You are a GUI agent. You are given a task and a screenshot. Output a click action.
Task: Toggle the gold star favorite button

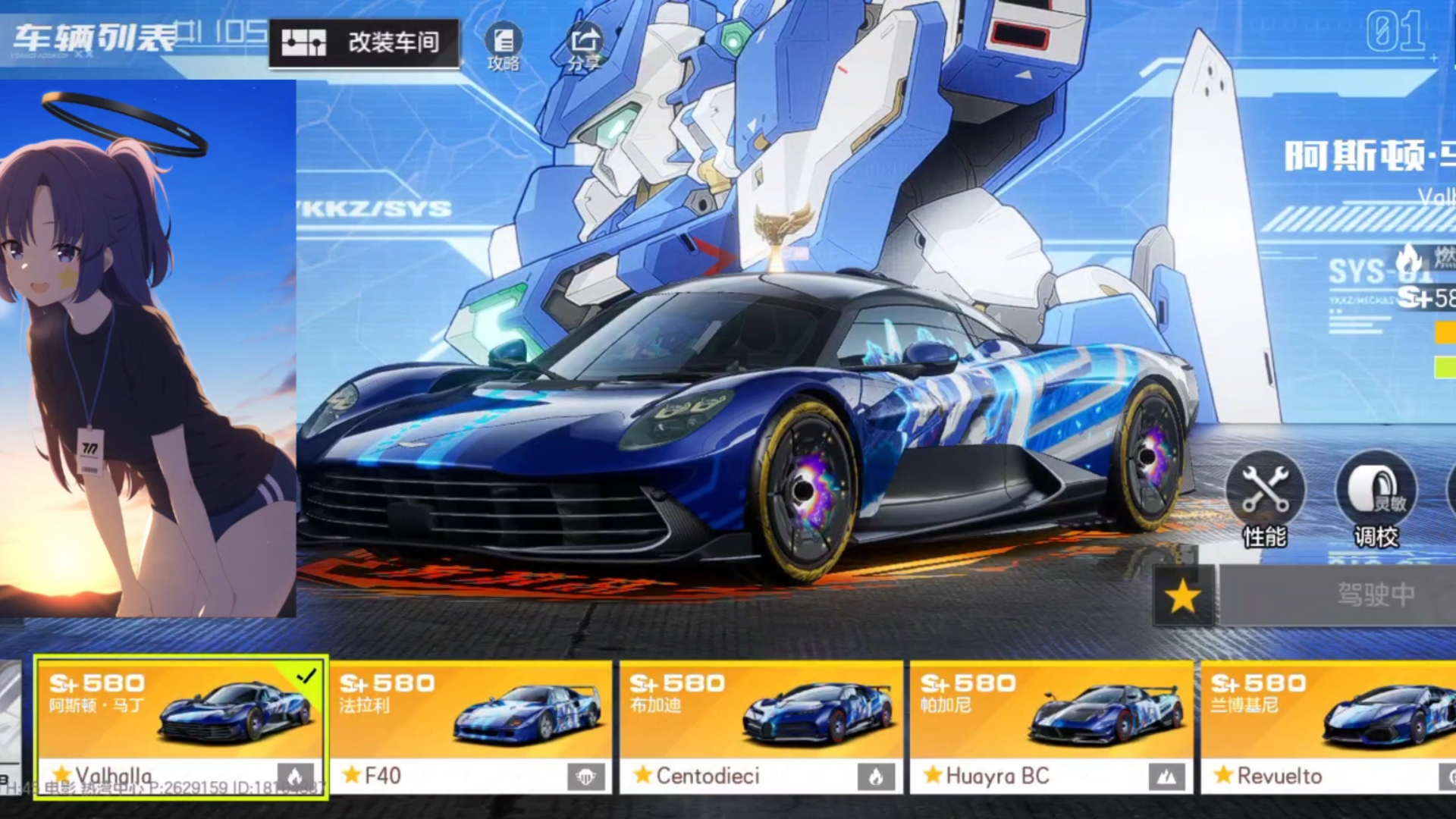pyautogui.click(x=1183, y=597)
